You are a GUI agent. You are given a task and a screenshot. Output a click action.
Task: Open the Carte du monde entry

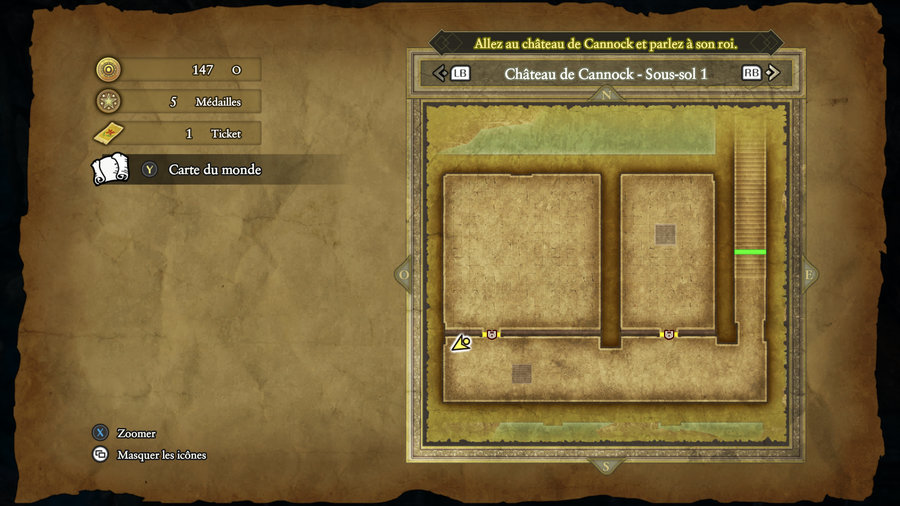pos(214,170)
